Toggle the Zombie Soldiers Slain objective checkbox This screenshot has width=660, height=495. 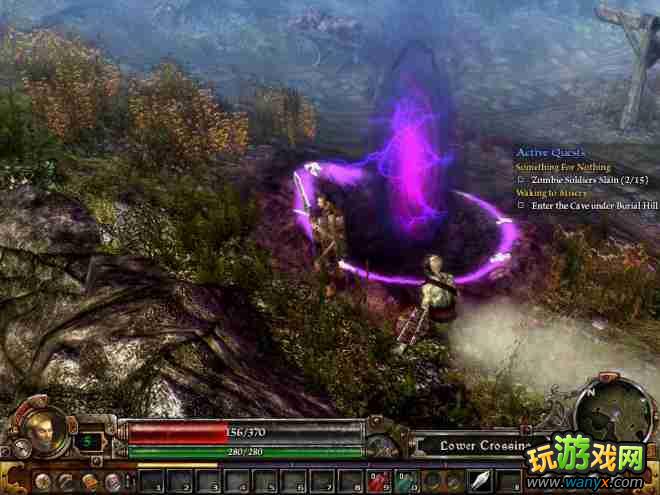tap(521, 180)
